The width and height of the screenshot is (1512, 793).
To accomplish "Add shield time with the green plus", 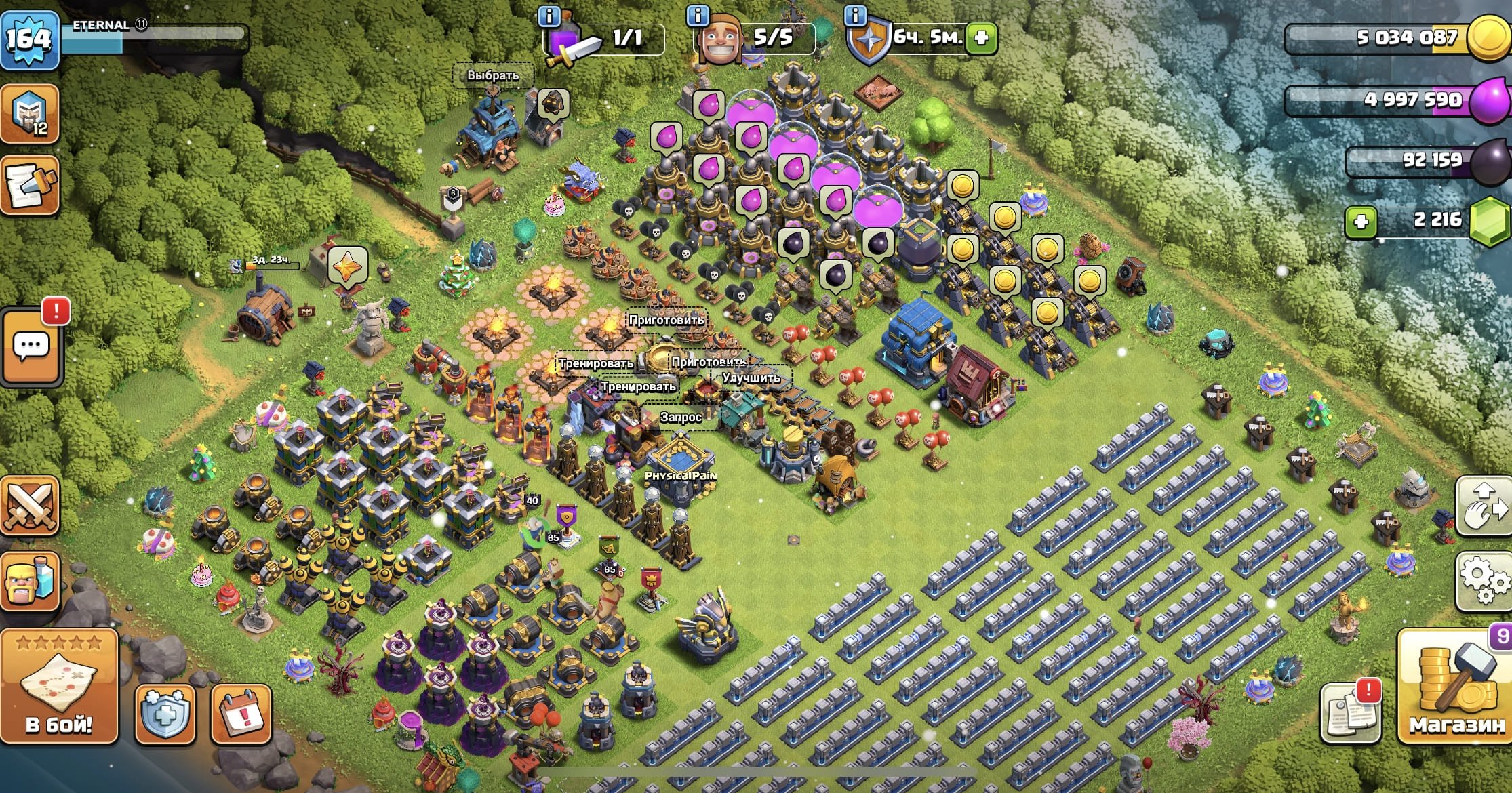I will (981, 38).
